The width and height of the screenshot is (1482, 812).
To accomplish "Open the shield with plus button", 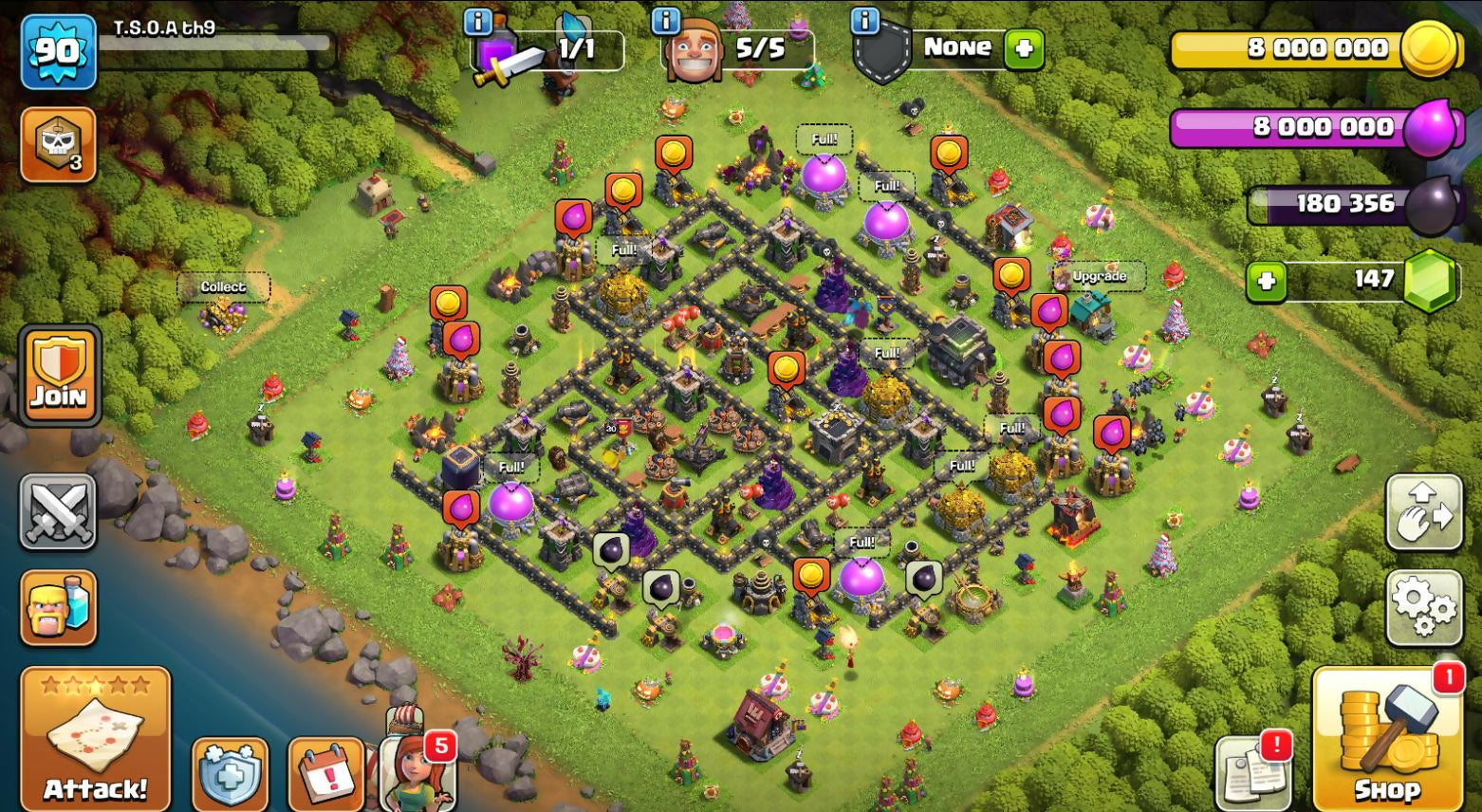I will point(231,774).
